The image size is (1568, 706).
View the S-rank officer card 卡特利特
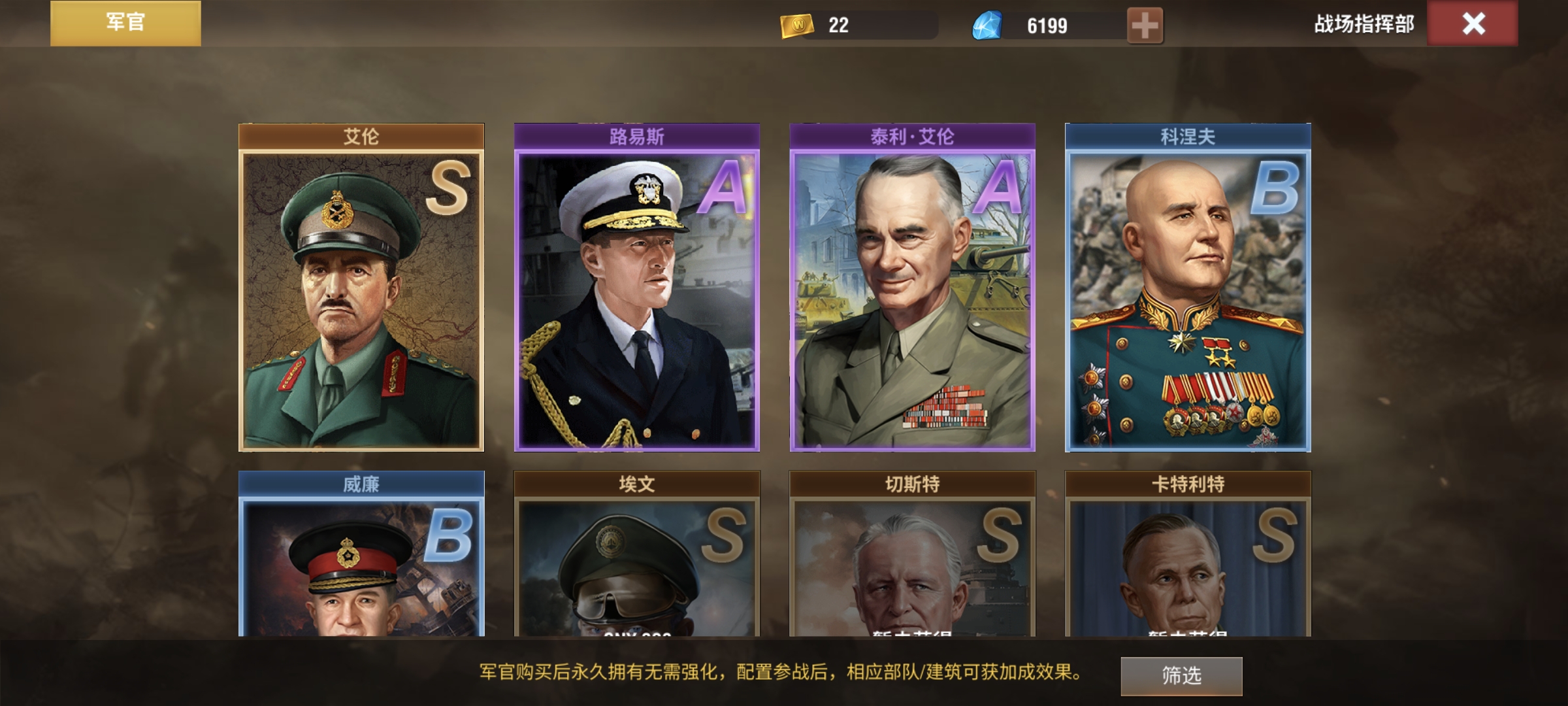click(1188, 556)
